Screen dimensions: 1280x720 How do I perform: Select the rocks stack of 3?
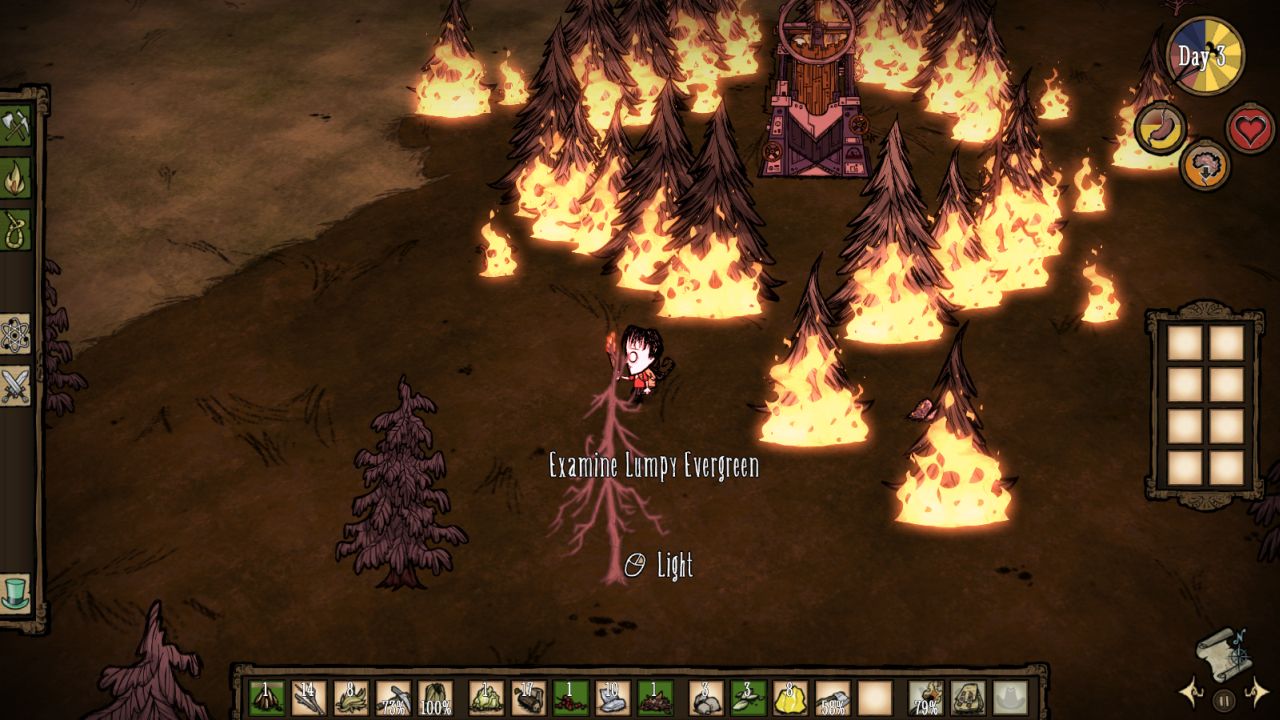(707, 697)
